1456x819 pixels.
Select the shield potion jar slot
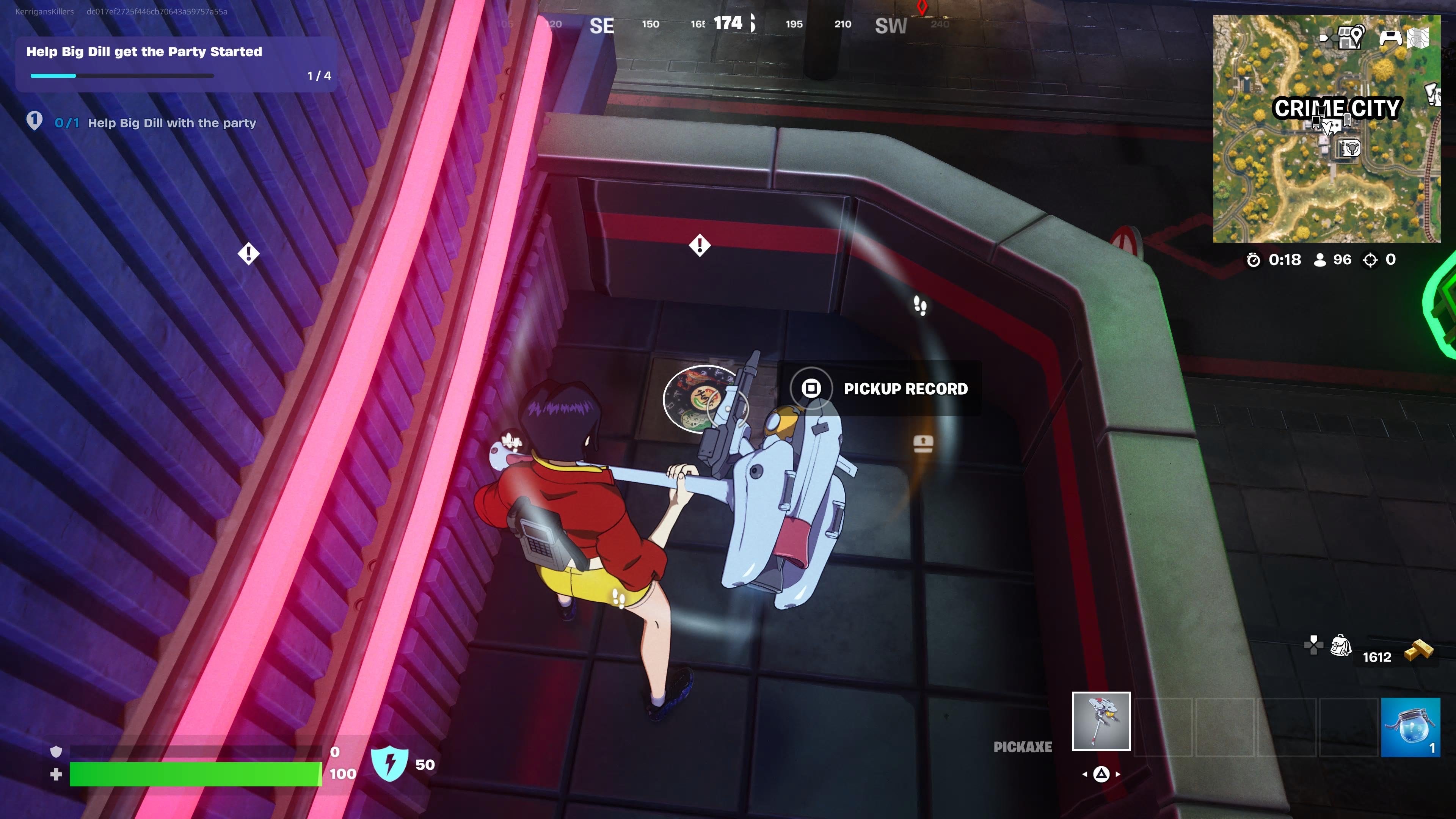[1410, 726]
